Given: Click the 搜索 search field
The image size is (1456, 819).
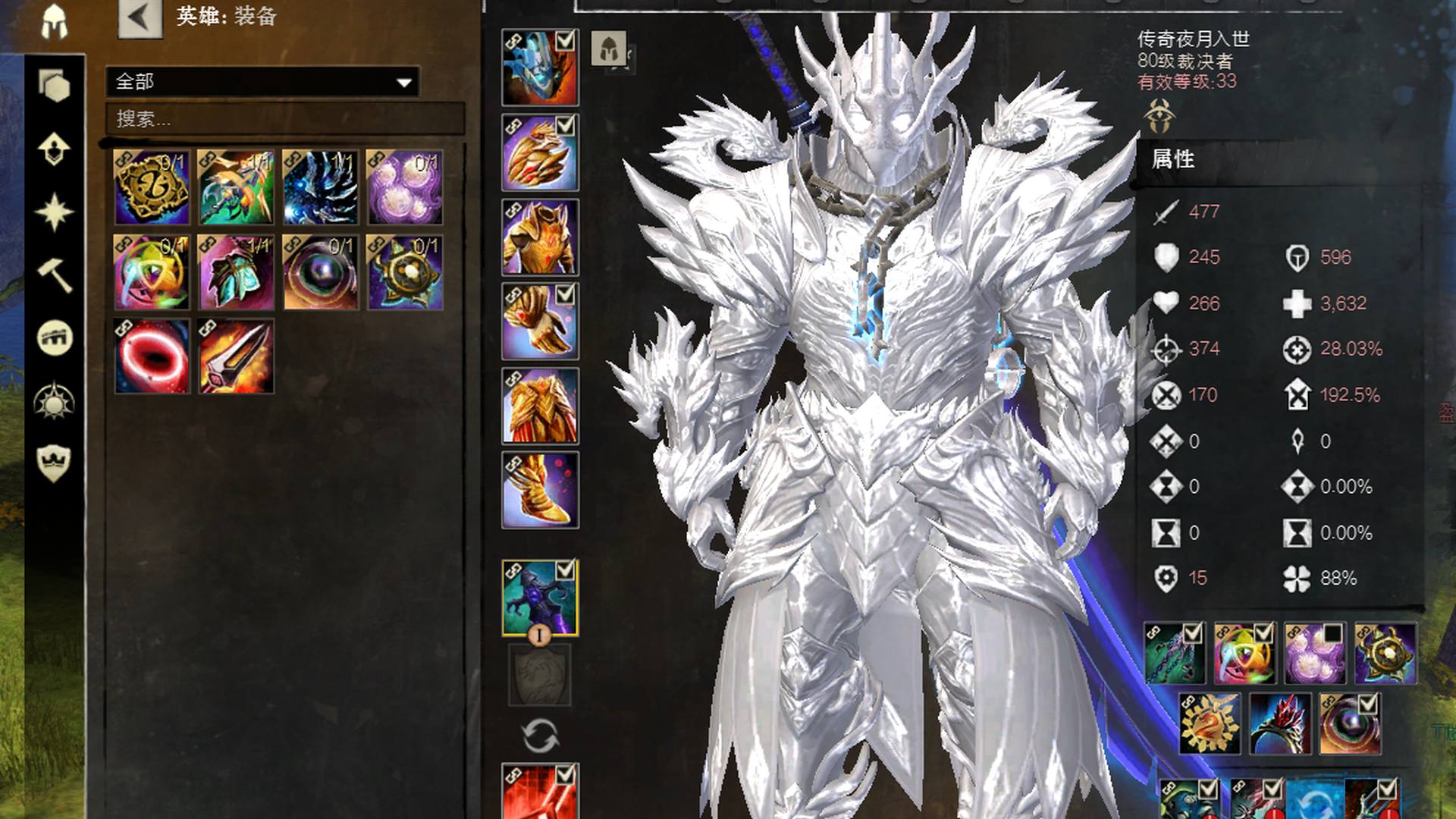Looking at the screenshot, I should [x=284, y=119].
